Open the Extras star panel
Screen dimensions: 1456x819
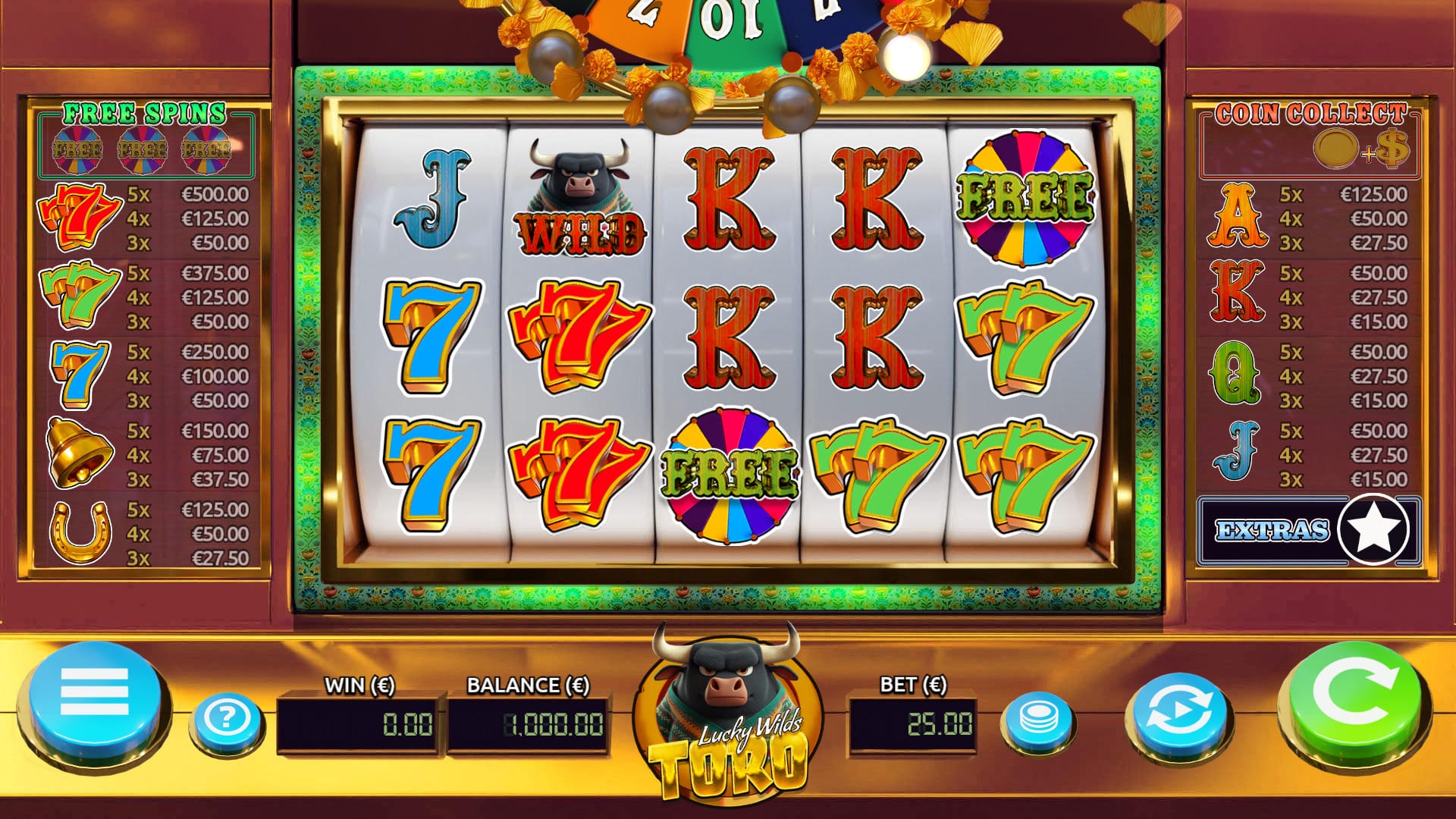pos(1309,529)
